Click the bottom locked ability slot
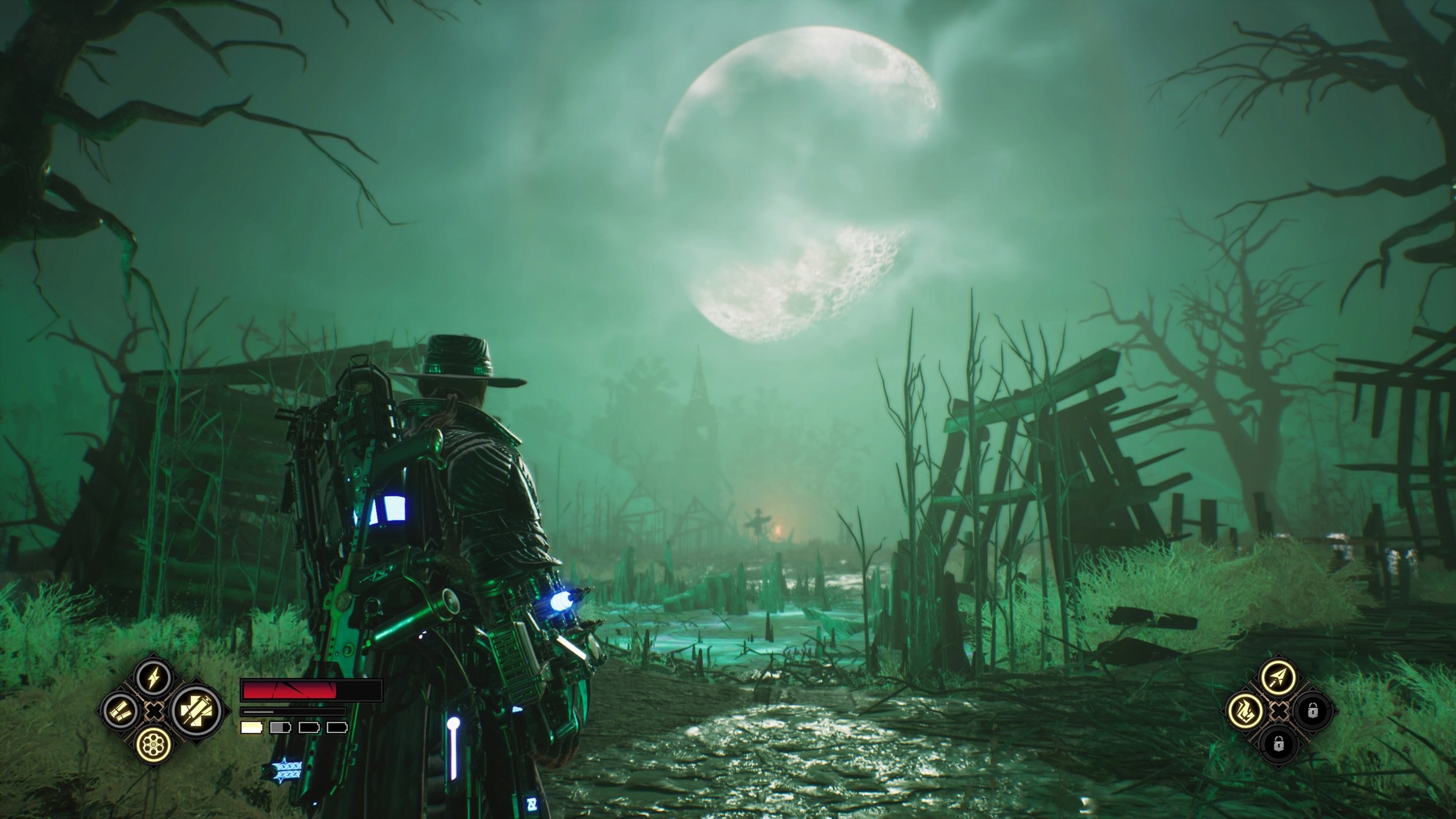The height and width of the screenshot is (819, 1456). click(1279, 746)
